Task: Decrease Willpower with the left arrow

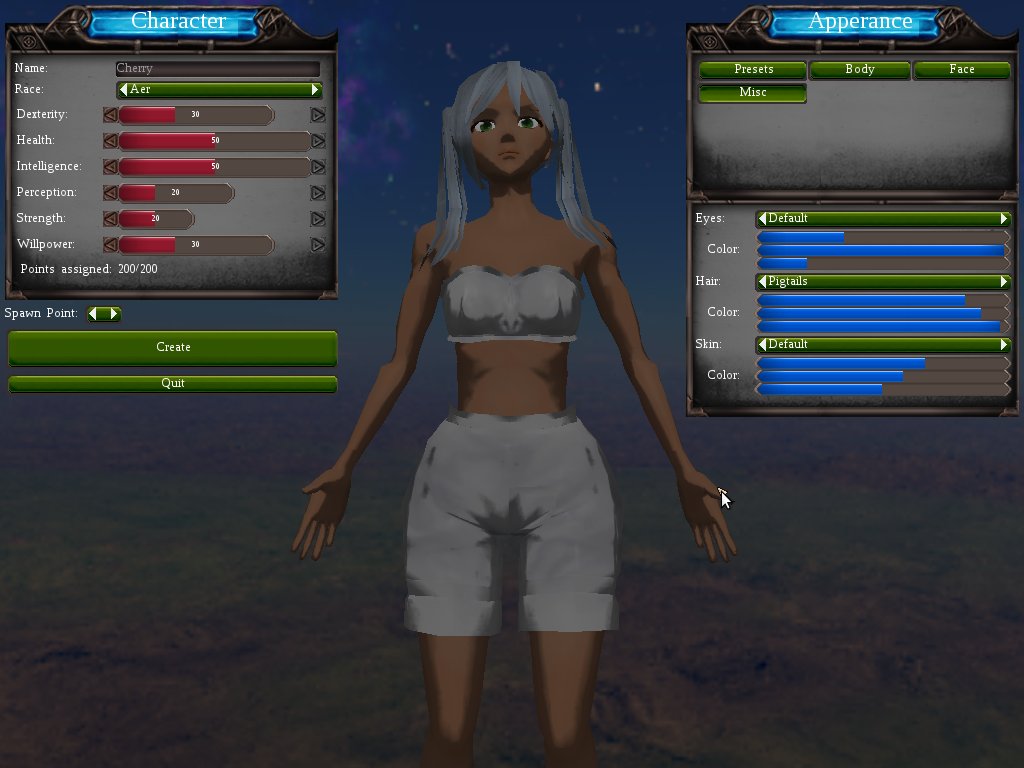Action: click(x=110, y=245)
